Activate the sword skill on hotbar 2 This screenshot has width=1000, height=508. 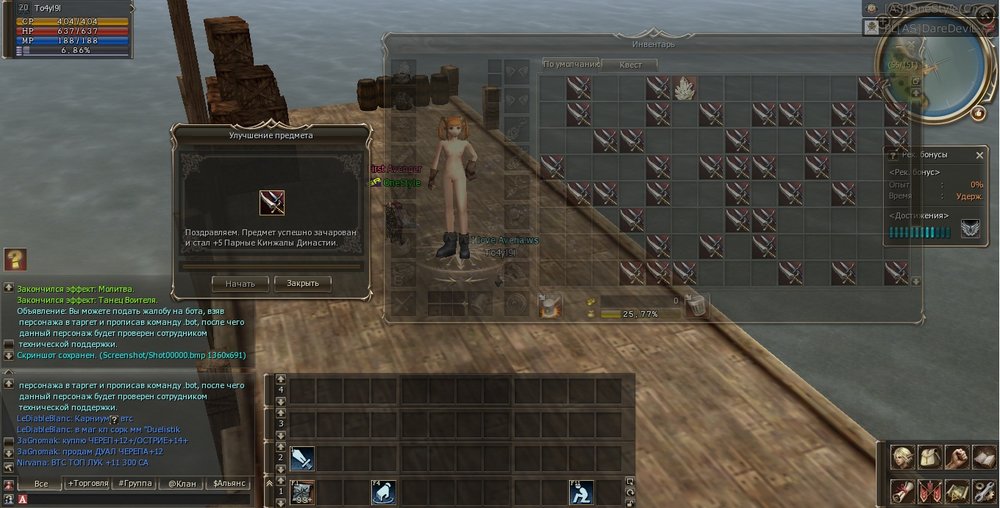point(303,458)
